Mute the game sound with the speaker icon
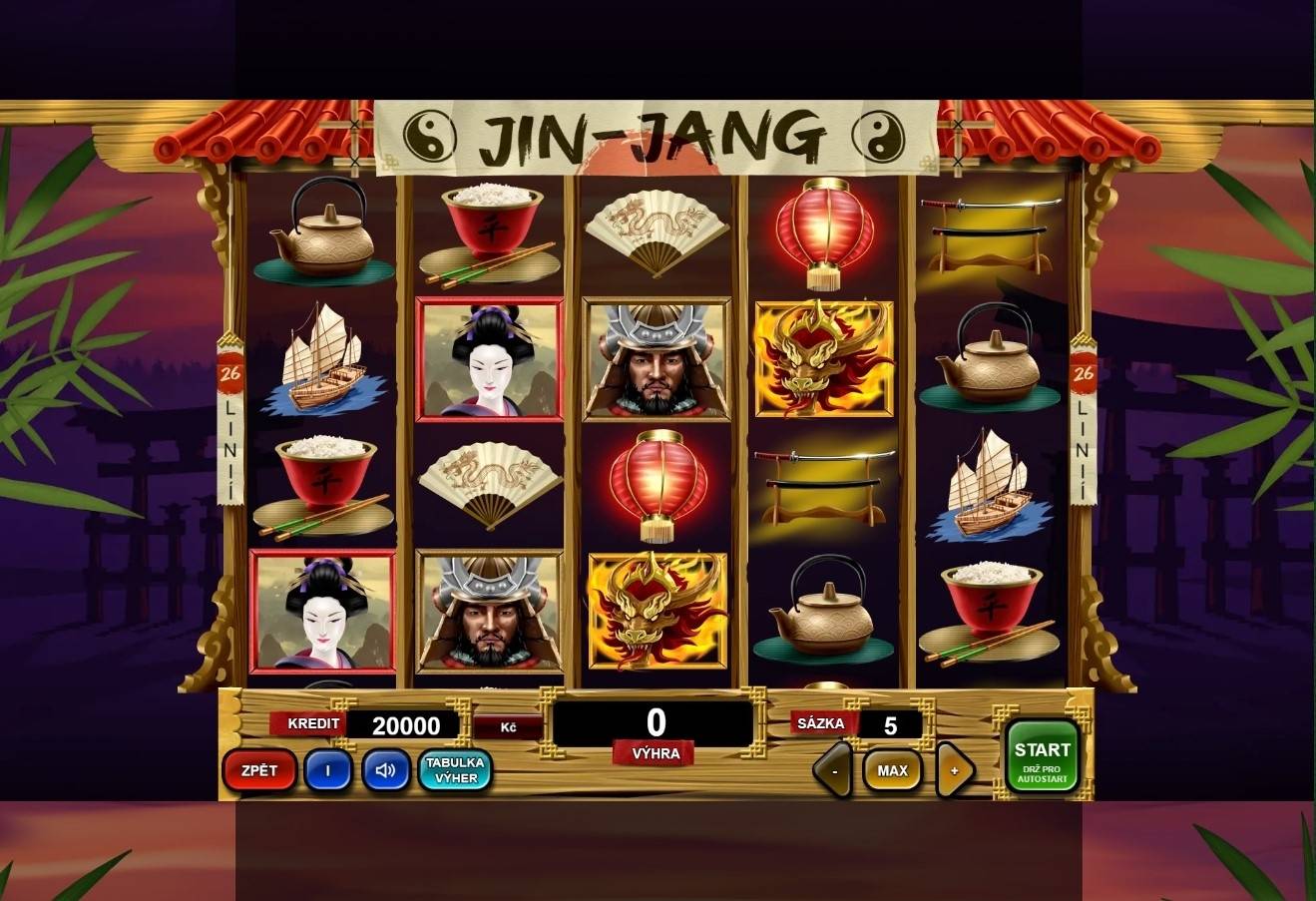The height and width of the screenshot is (901, 1316). tap(384, 770)
